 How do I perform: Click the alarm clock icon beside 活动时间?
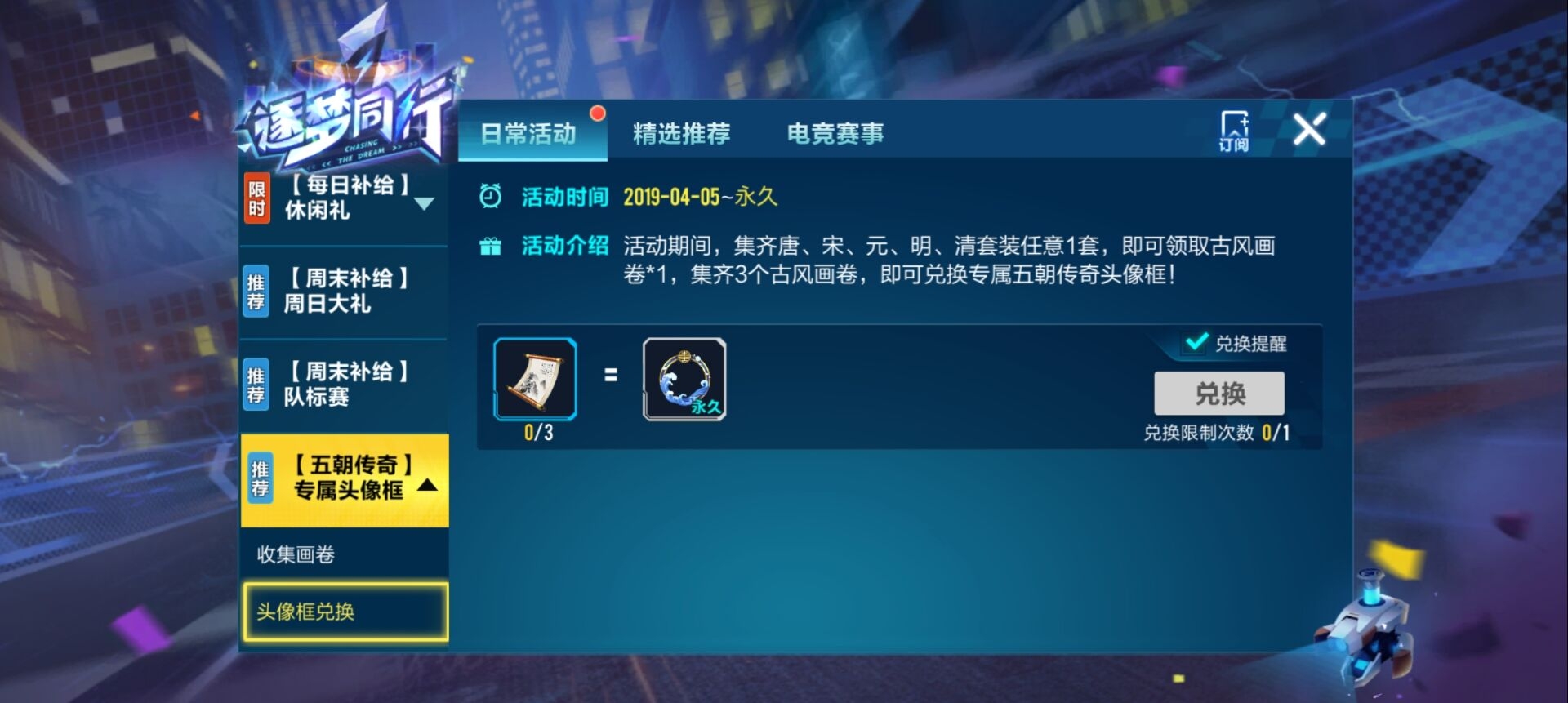coord(491,195)
